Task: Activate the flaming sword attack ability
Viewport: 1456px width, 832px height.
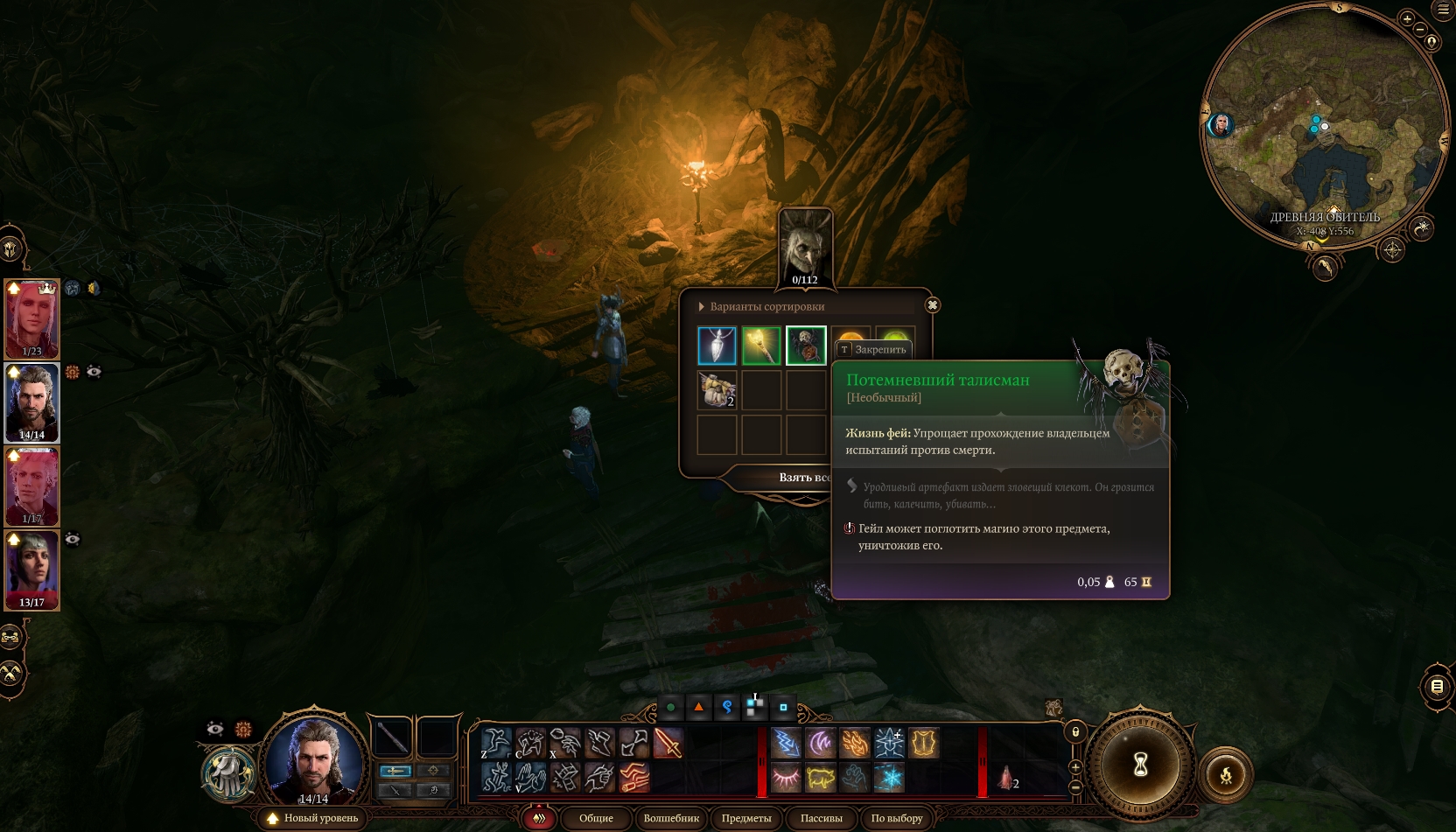Action: tap(668, 744)
